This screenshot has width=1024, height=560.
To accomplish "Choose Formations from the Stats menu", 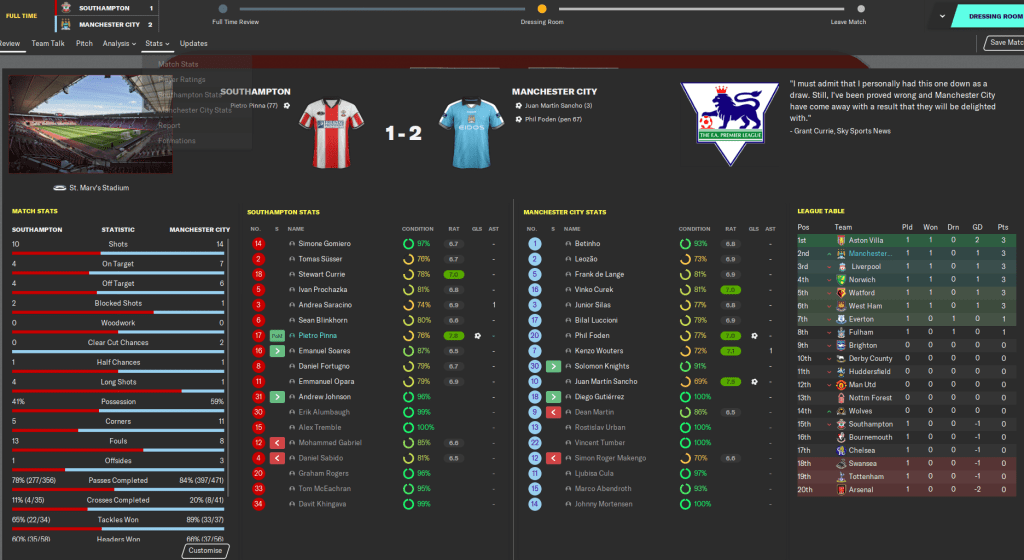I will coord(177,141).
